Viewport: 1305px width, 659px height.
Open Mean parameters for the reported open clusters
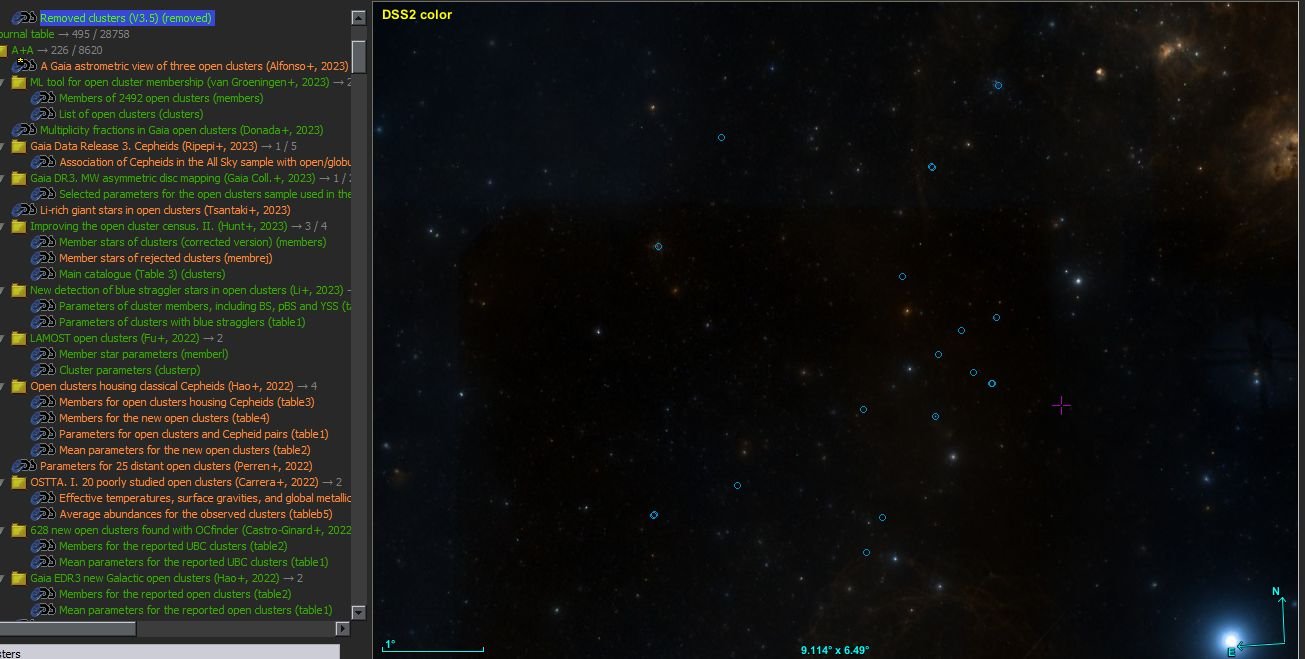point(195,610)
